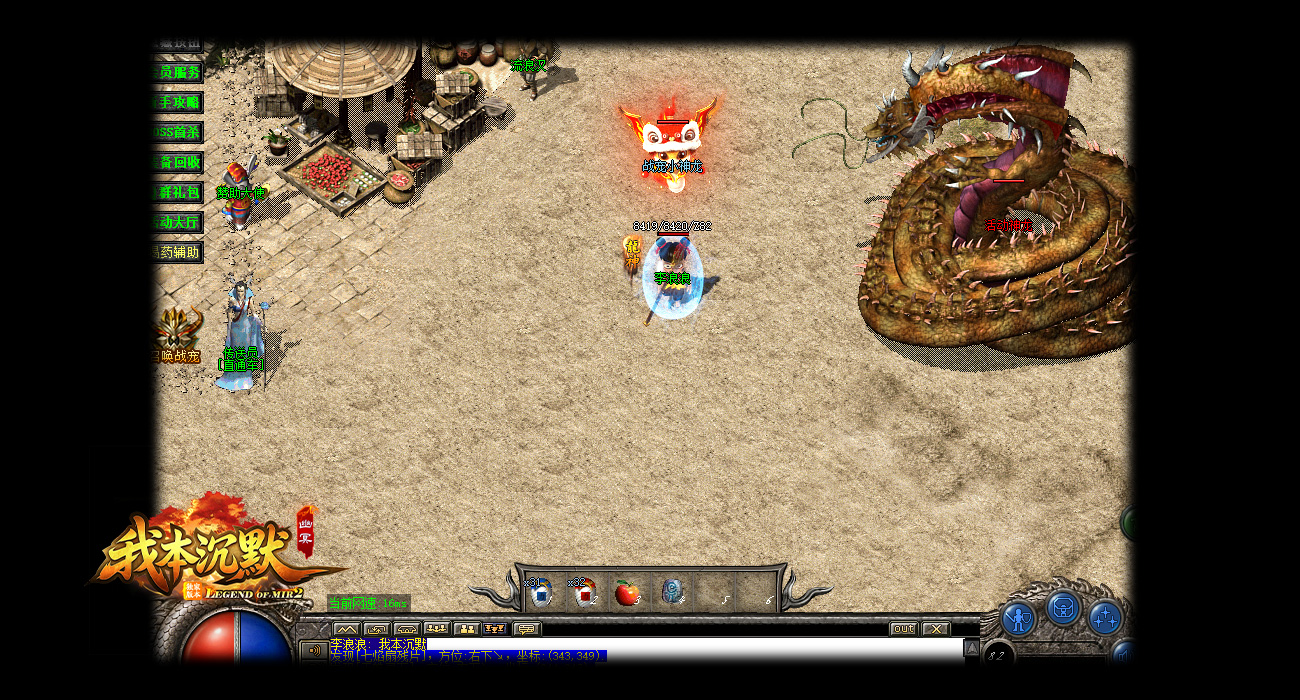Open the 员服务 member service menu
The width and height of the screenshot is (1300, 700).
tap(179, 72)
